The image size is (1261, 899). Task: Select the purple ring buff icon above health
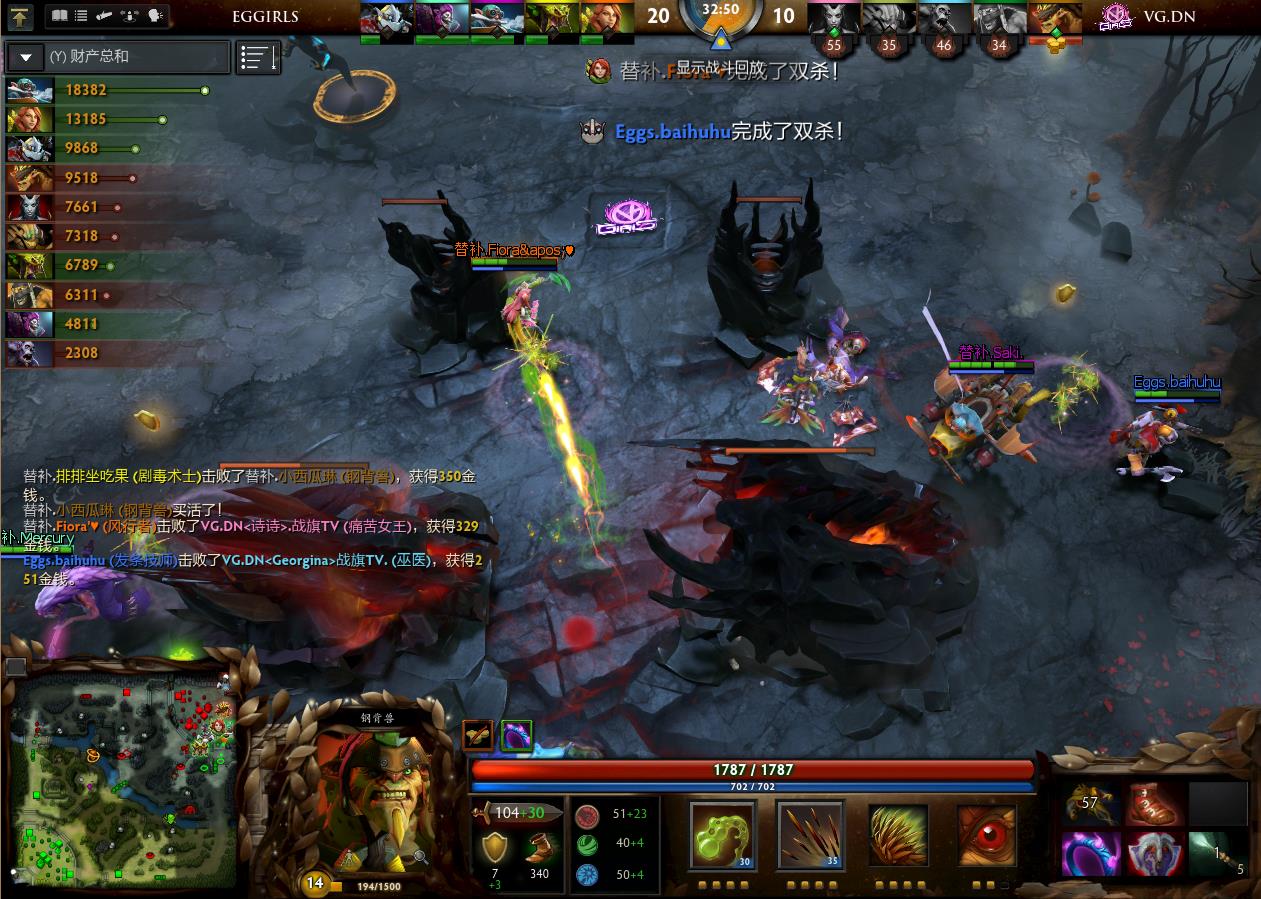[x=516, y=735]
